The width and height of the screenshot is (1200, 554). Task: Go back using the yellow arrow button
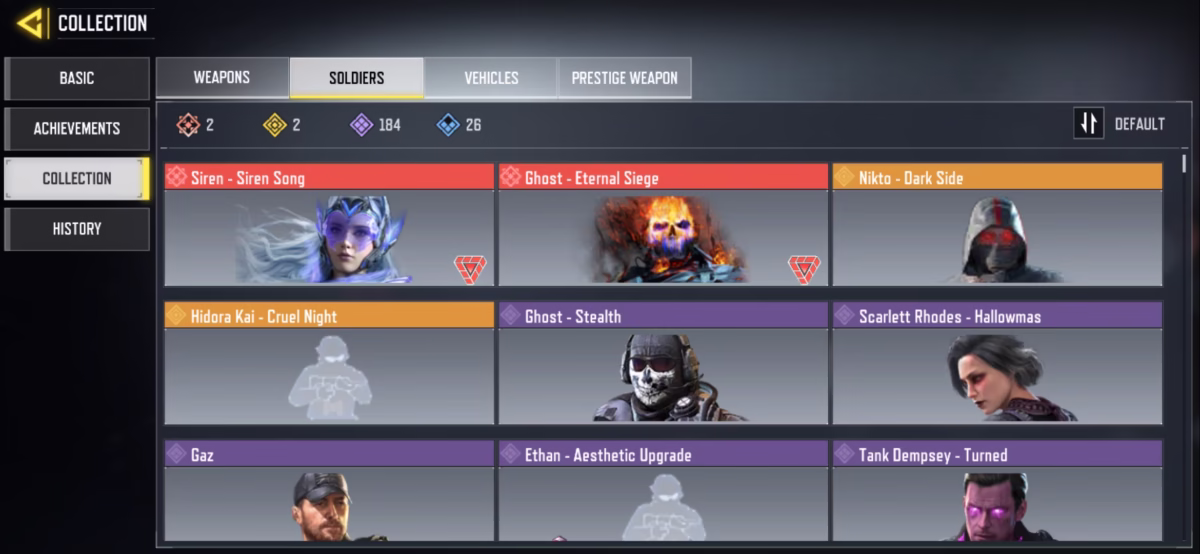tap(30, 23)
